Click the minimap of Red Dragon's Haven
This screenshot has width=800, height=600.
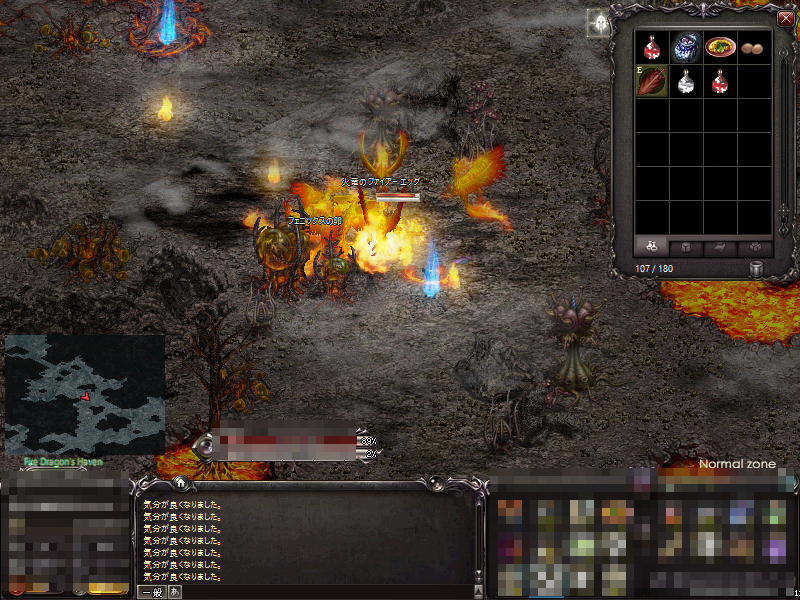(84, 394)
